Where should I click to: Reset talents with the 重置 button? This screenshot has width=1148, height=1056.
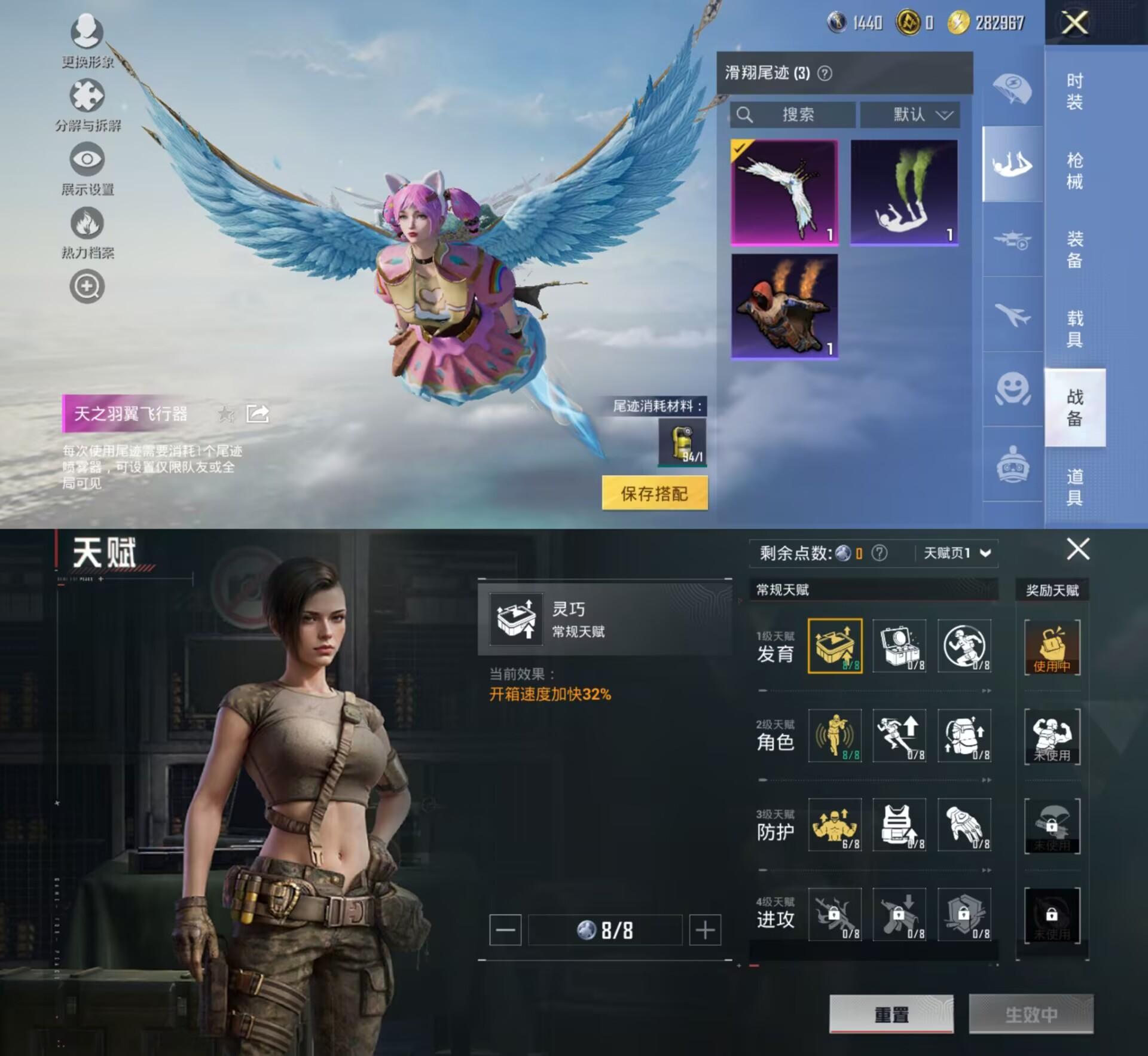pos(891,1014)
